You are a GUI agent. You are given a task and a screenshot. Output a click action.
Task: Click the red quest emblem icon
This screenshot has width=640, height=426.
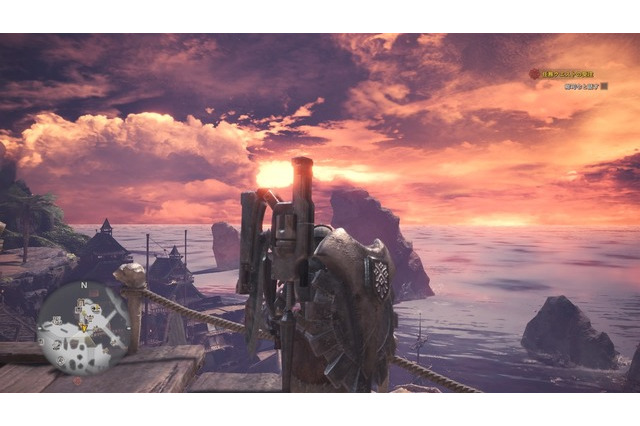[x=534, y=74]
